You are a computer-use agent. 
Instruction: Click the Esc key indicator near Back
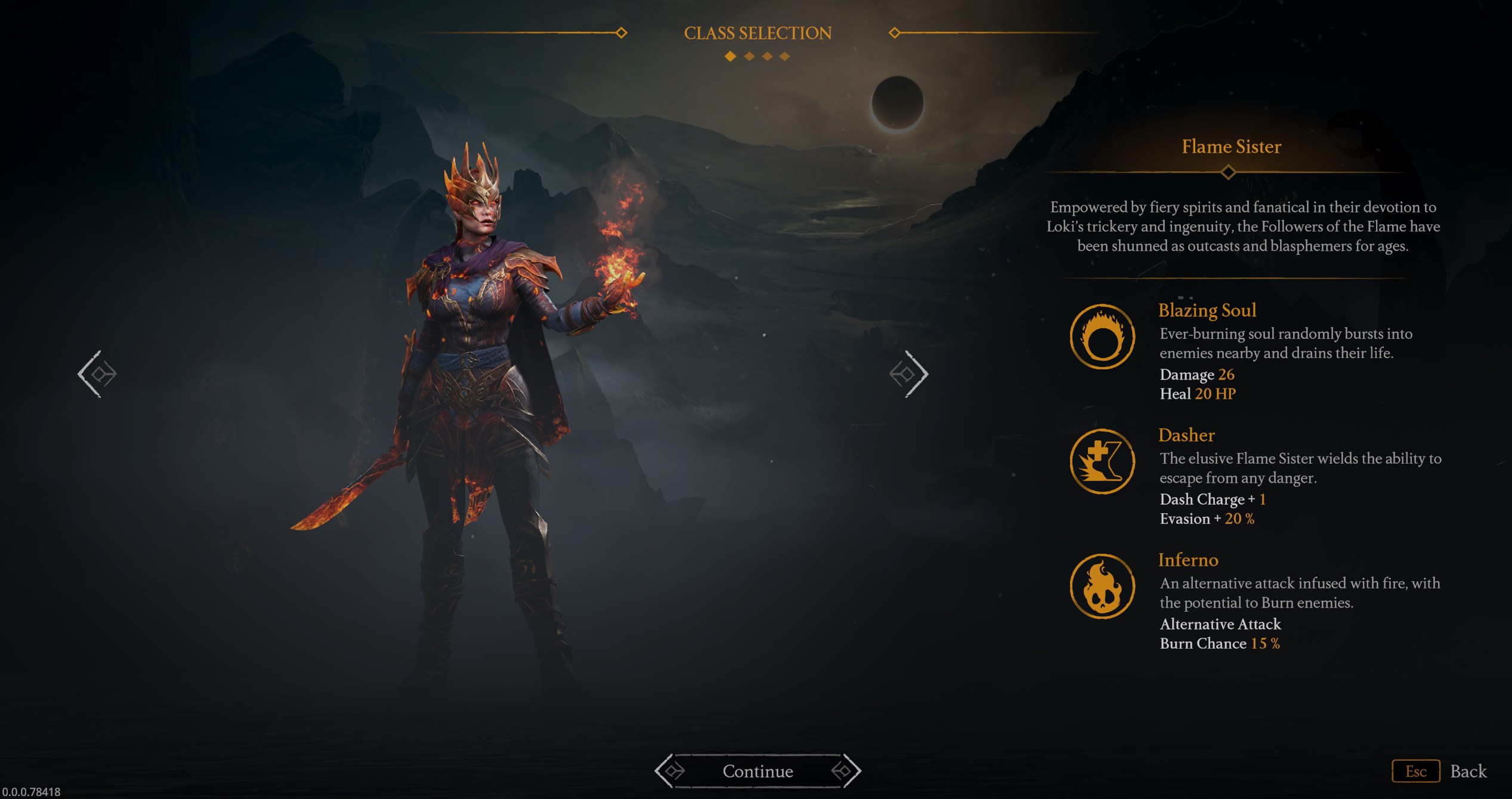click(x=1416, y=770)
